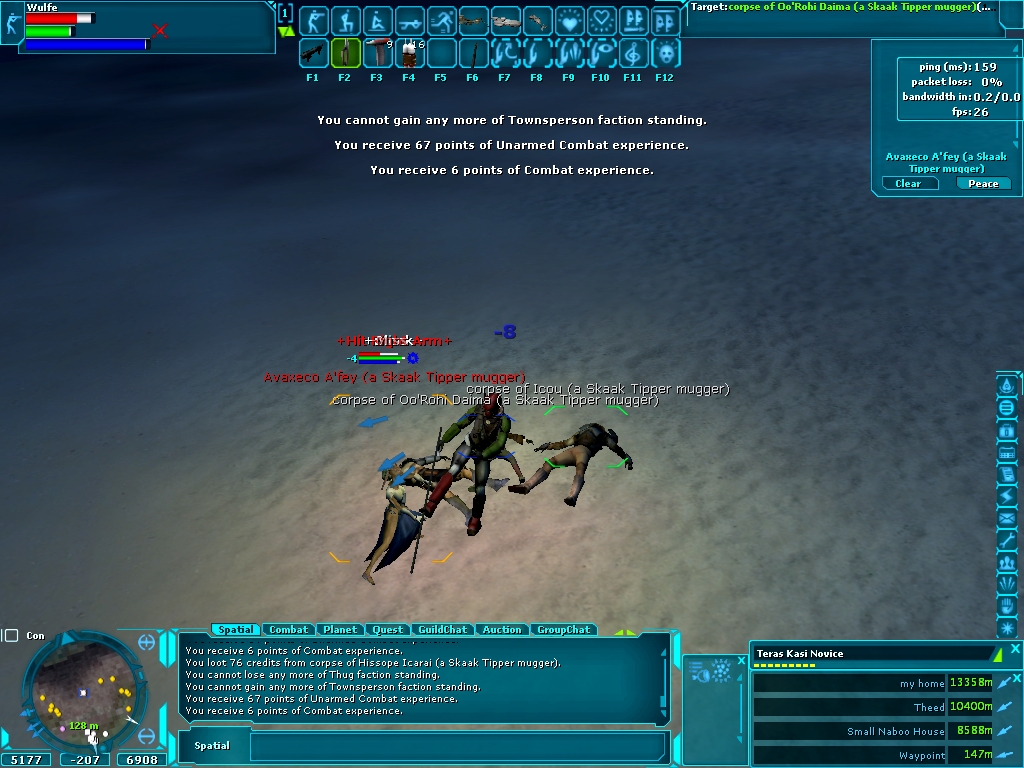This screenshot has width=1024, height=768.
Task: Click the chat text input field
Action: pyautogui.click(x=458, y=746)
